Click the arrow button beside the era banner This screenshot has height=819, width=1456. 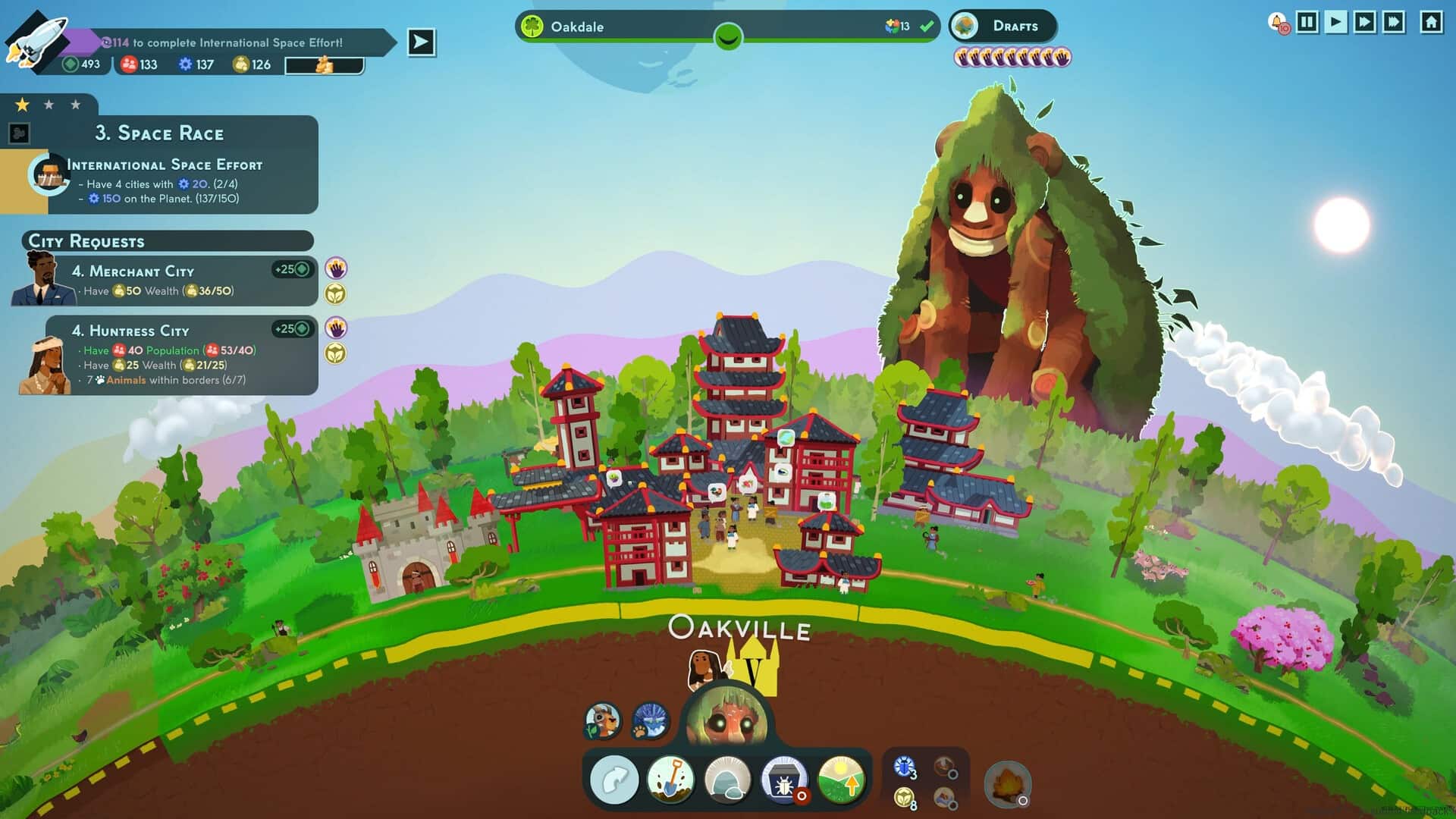pyautogui.click(x=421, y=42)
